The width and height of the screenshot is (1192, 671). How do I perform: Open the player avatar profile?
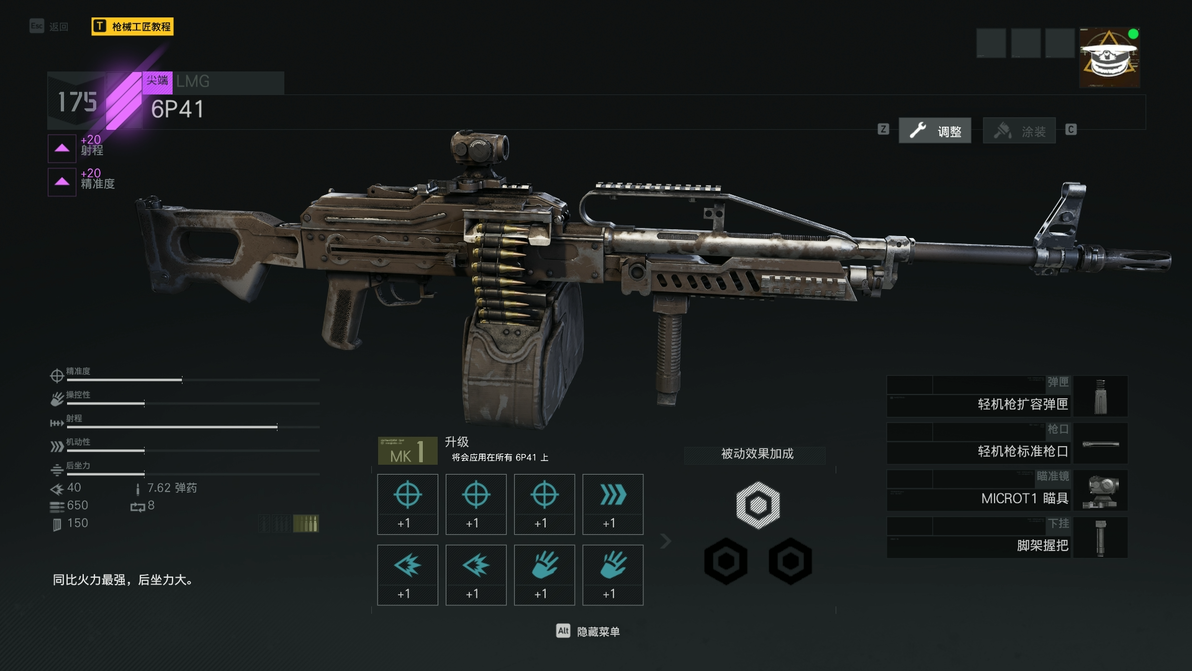[x=1109, y=58]
